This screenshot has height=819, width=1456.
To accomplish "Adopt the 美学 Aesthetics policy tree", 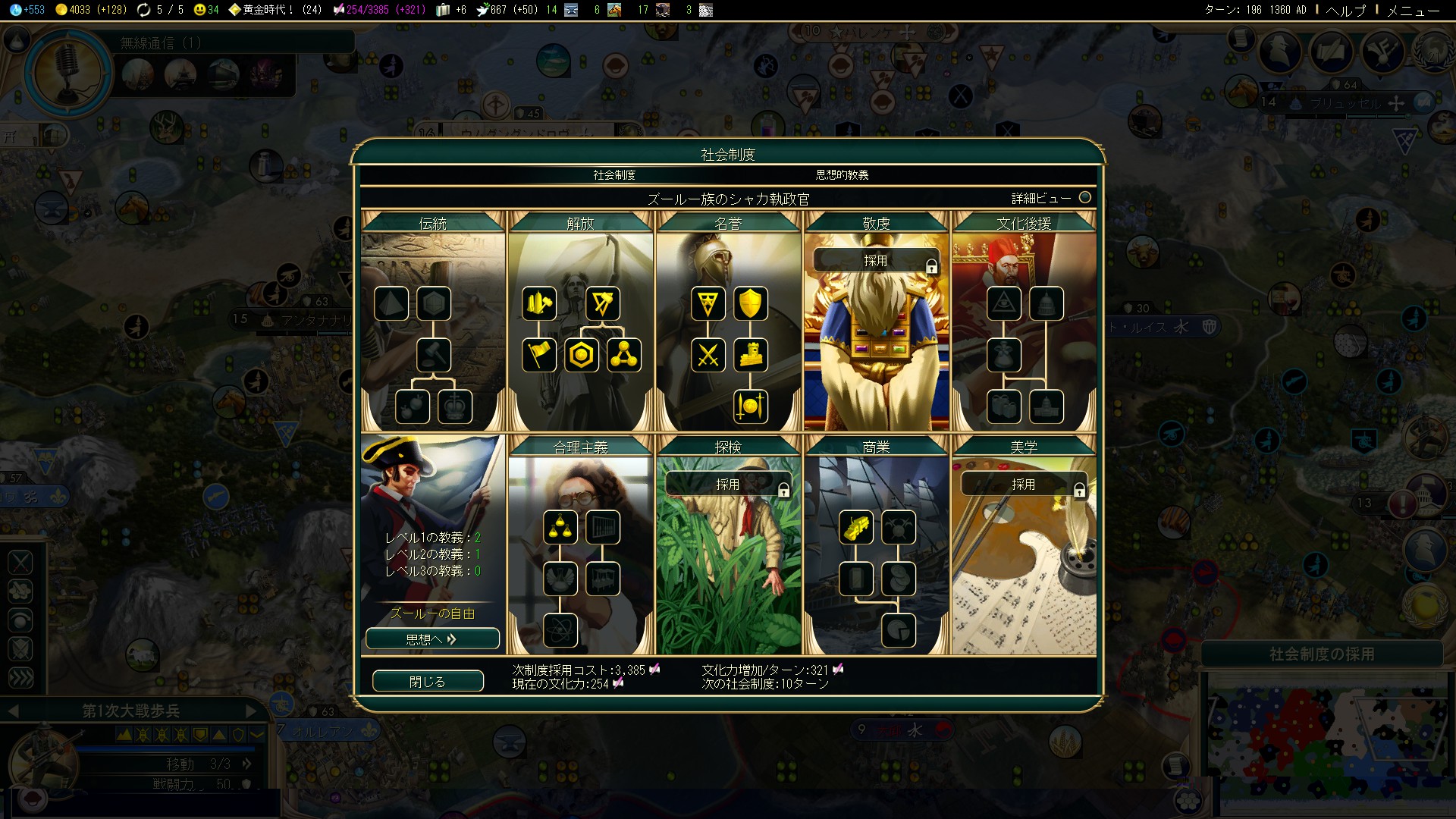I will click(x=1023, y=485).
